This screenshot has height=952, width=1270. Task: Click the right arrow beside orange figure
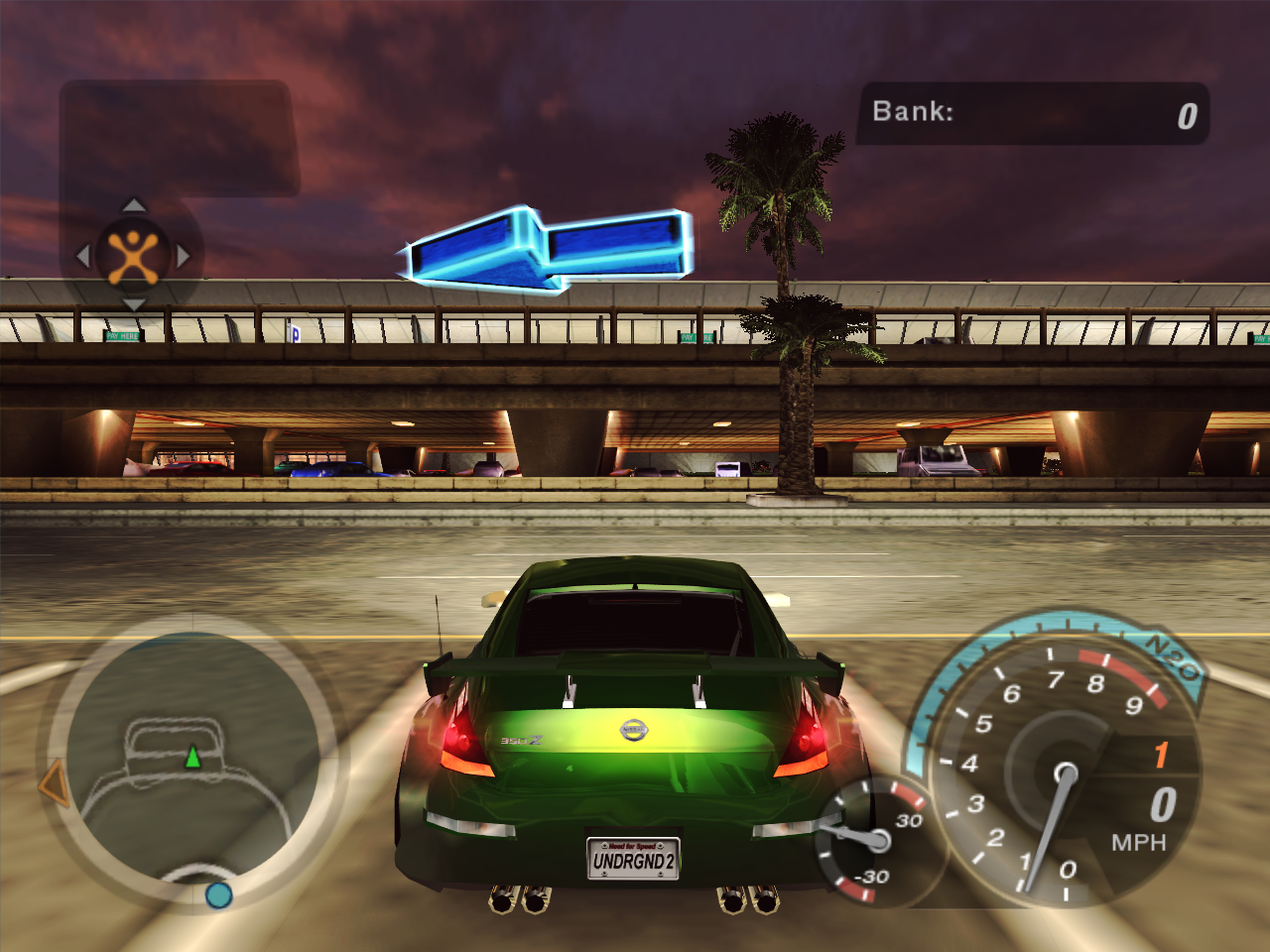pos(184,256)
